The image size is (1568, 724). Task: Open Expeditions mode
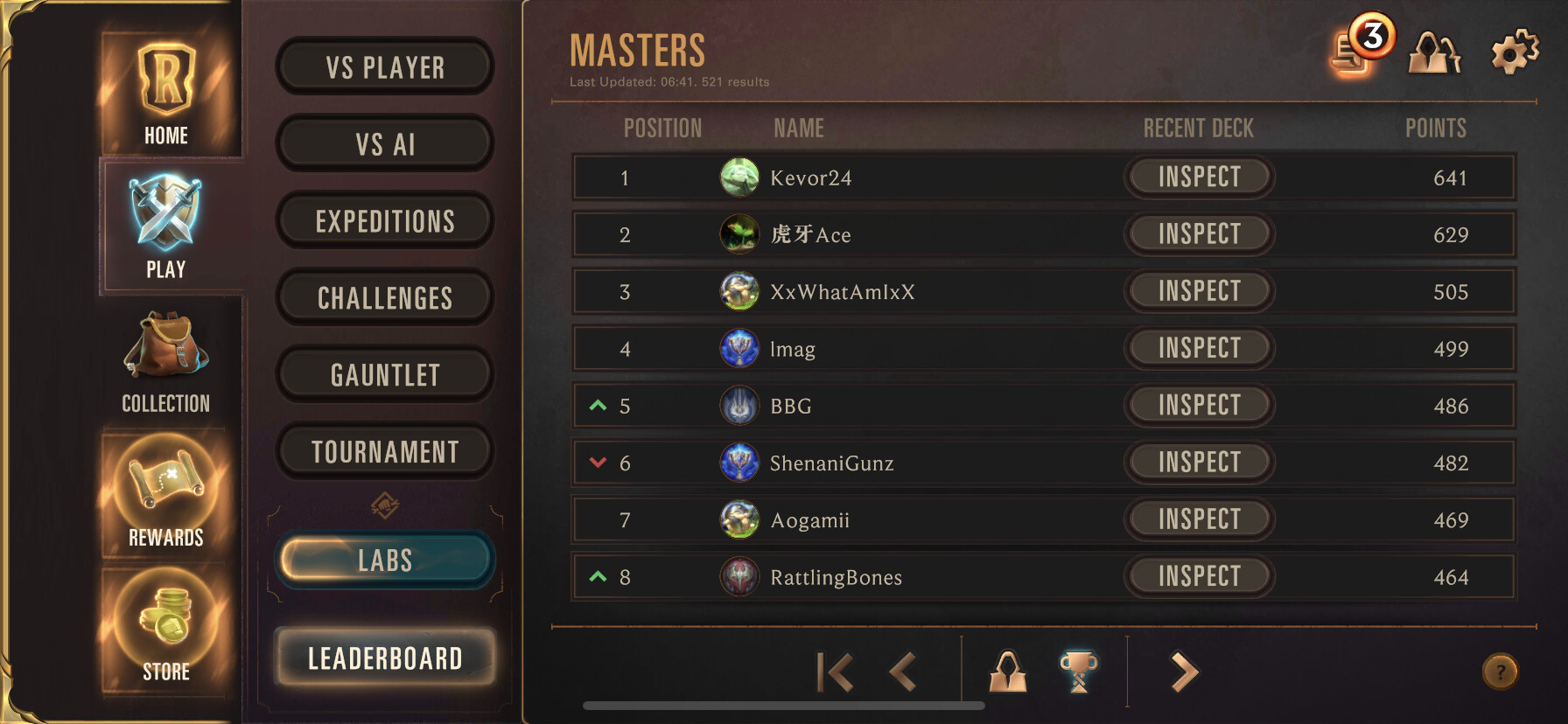pyautogui.click(x=385, y=221)
